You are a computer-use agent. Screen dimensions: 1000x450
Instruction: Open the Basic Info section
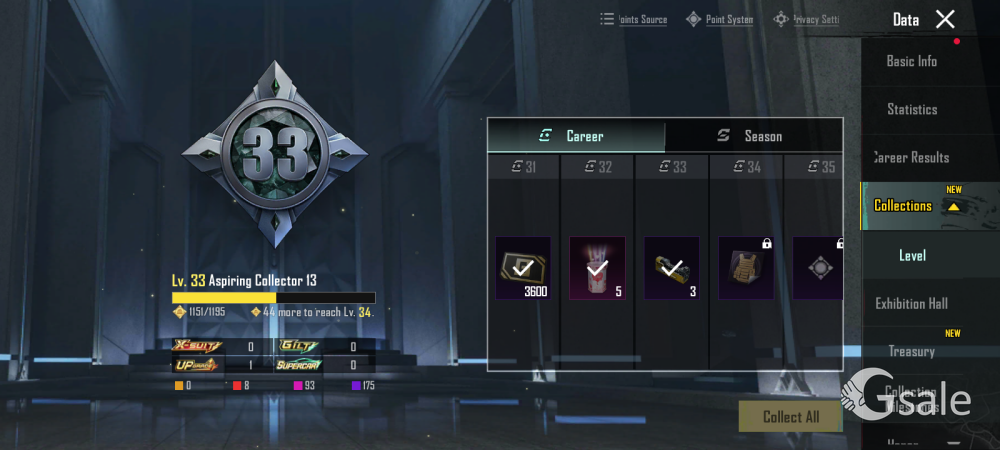point(911,61)
